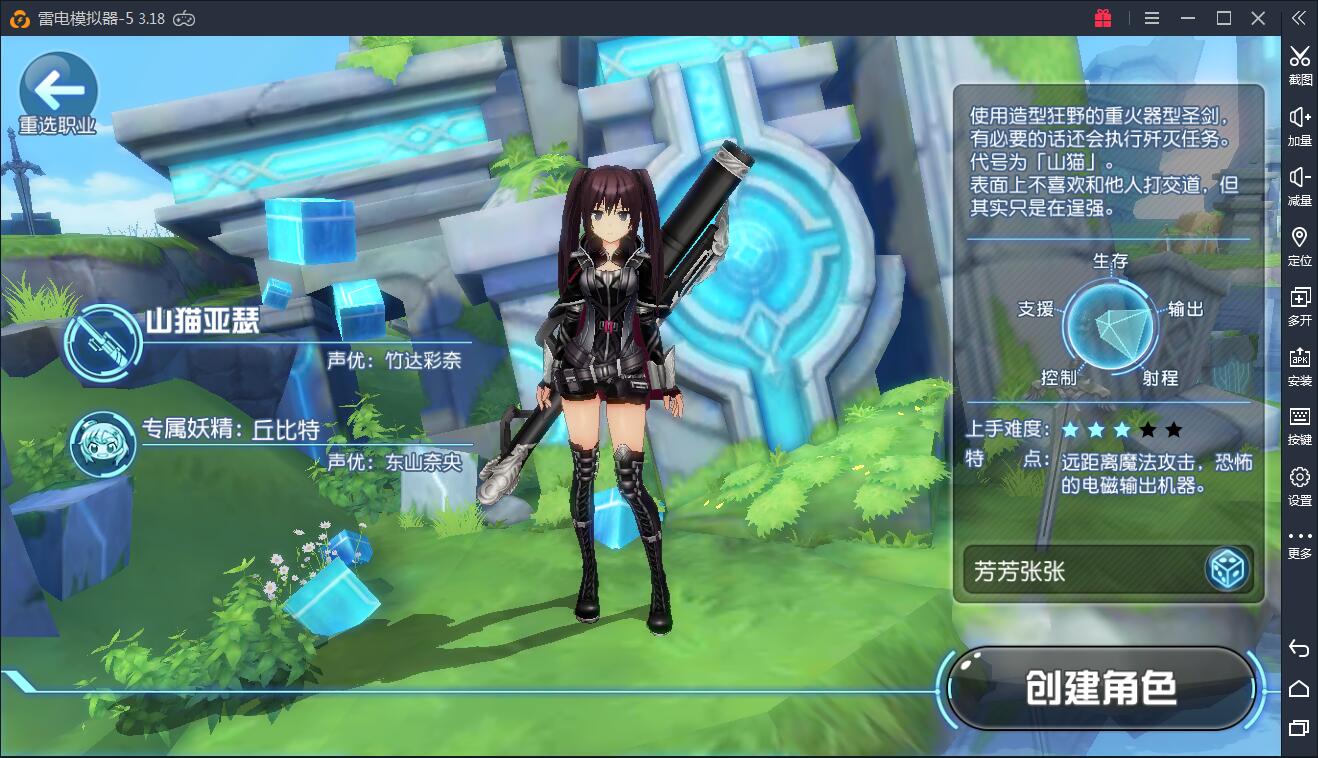
Task: Open the 多开 multi-instance tool
Action: pos(1299,304)
